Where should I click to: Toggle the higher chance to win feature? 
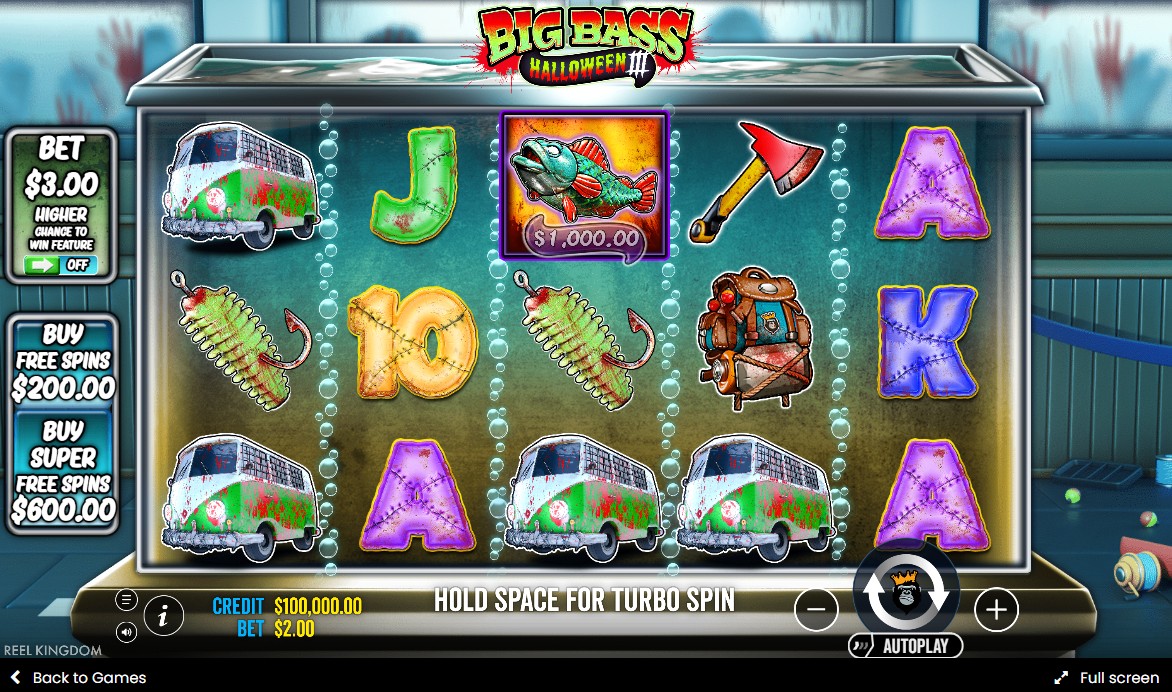[x=61, y=265]
